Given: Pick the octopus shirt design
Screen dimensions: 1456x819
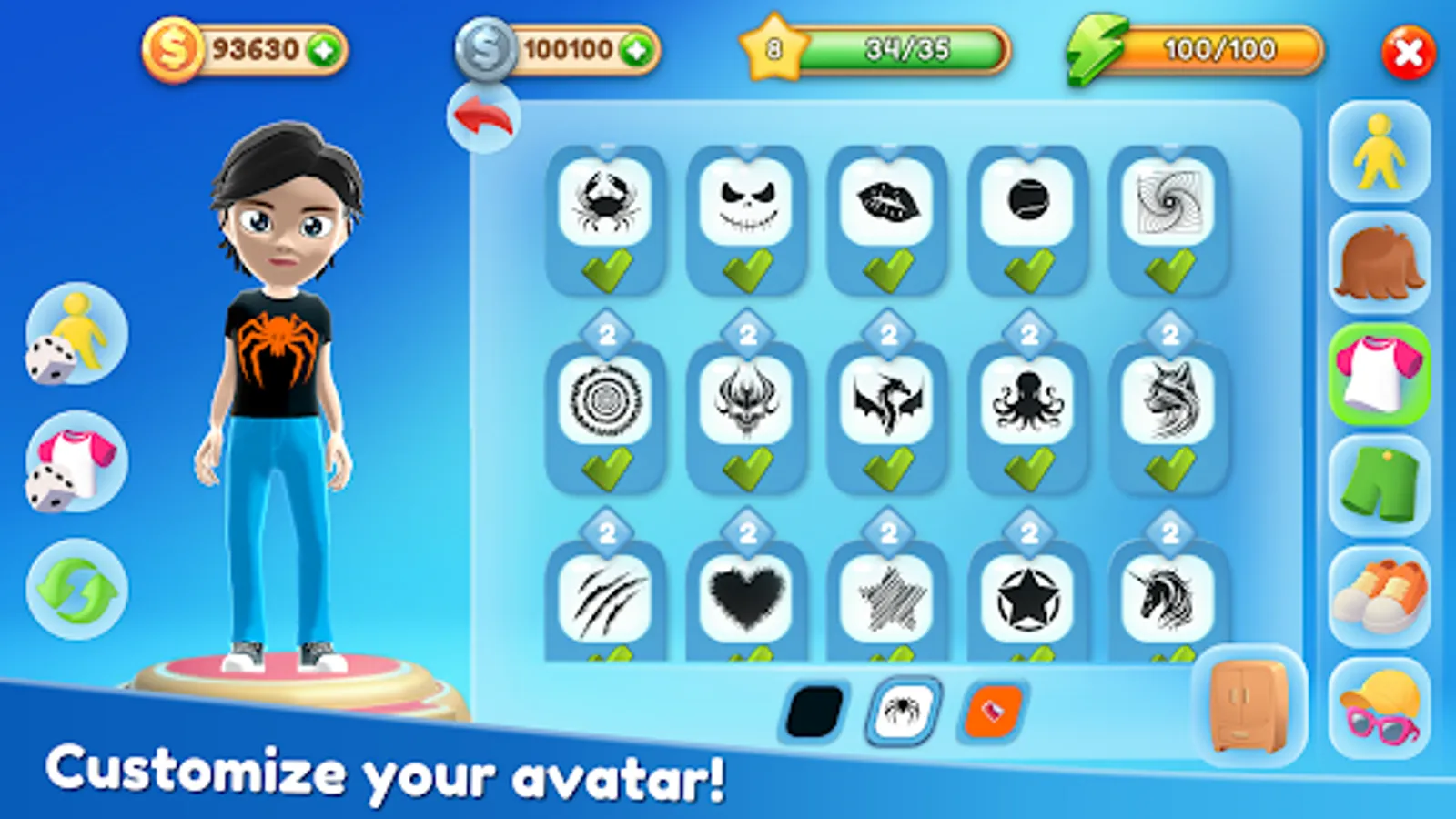Looking at the screenshot, I should pyautogui.click(x=1028, y=400).
